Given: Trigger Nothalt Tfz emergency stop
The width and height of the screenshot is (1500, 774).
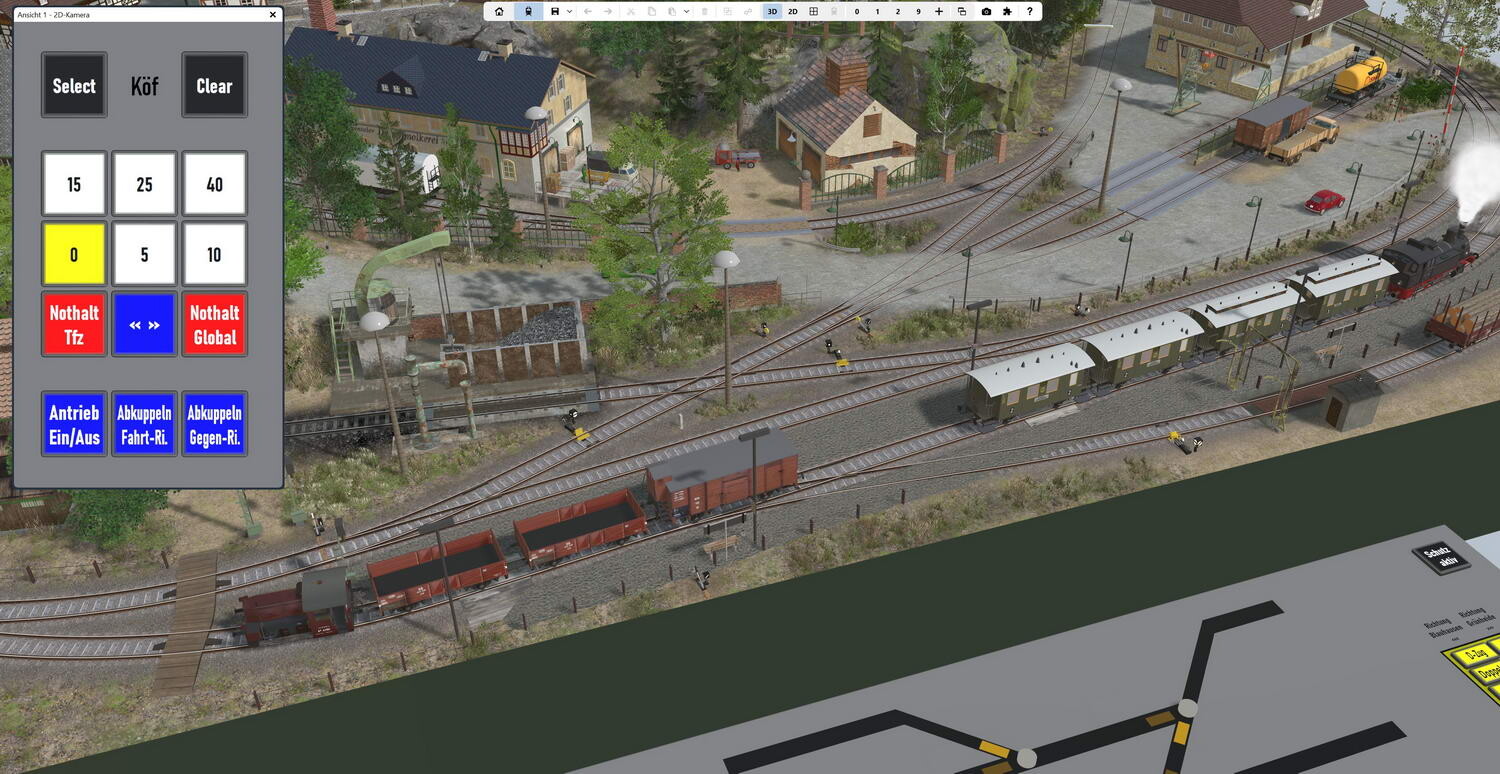Looking at the screenshot, I should [74, 324].
